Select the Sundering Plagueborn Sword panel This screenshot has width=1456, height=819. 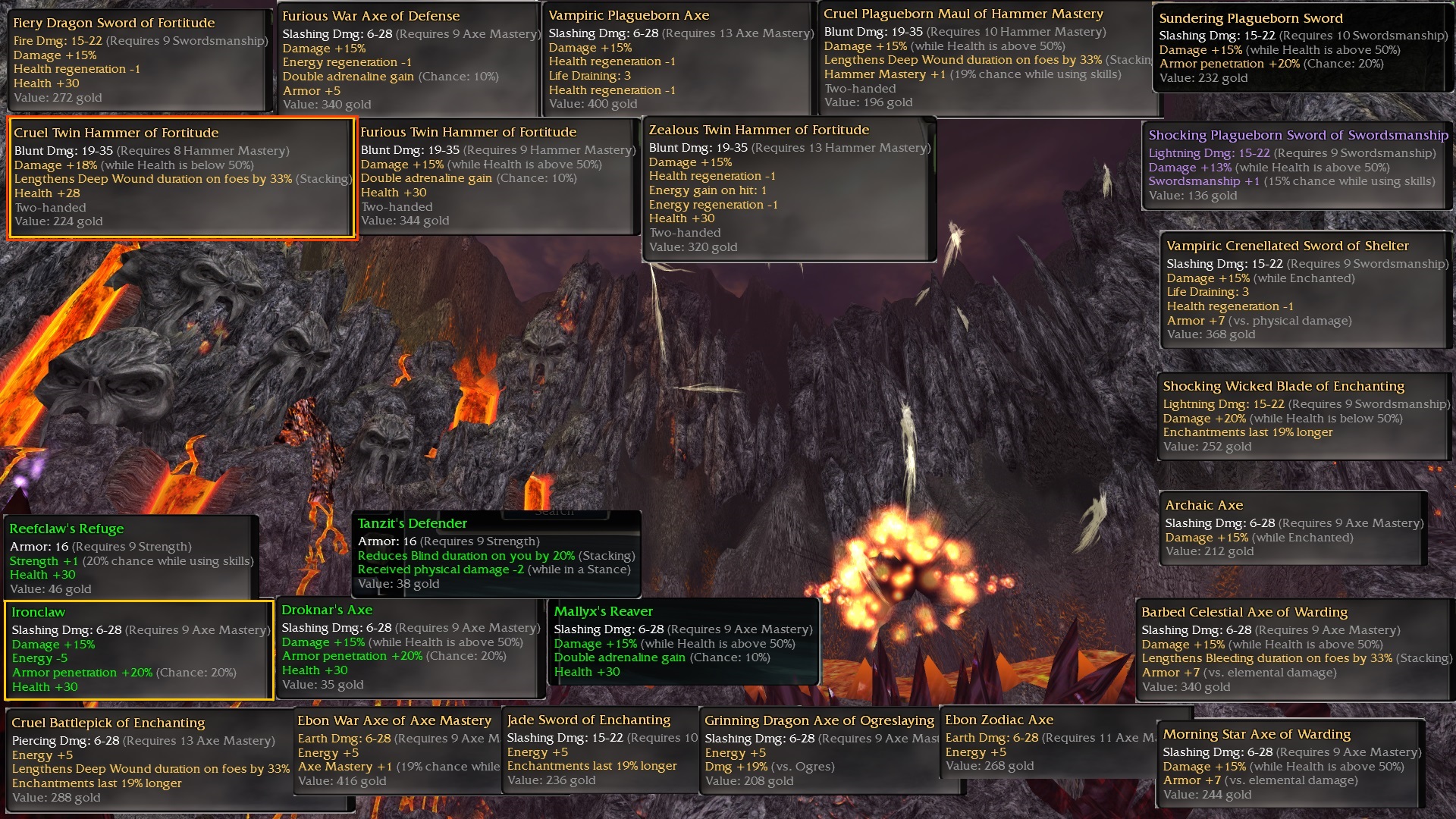click(1301, 49)
